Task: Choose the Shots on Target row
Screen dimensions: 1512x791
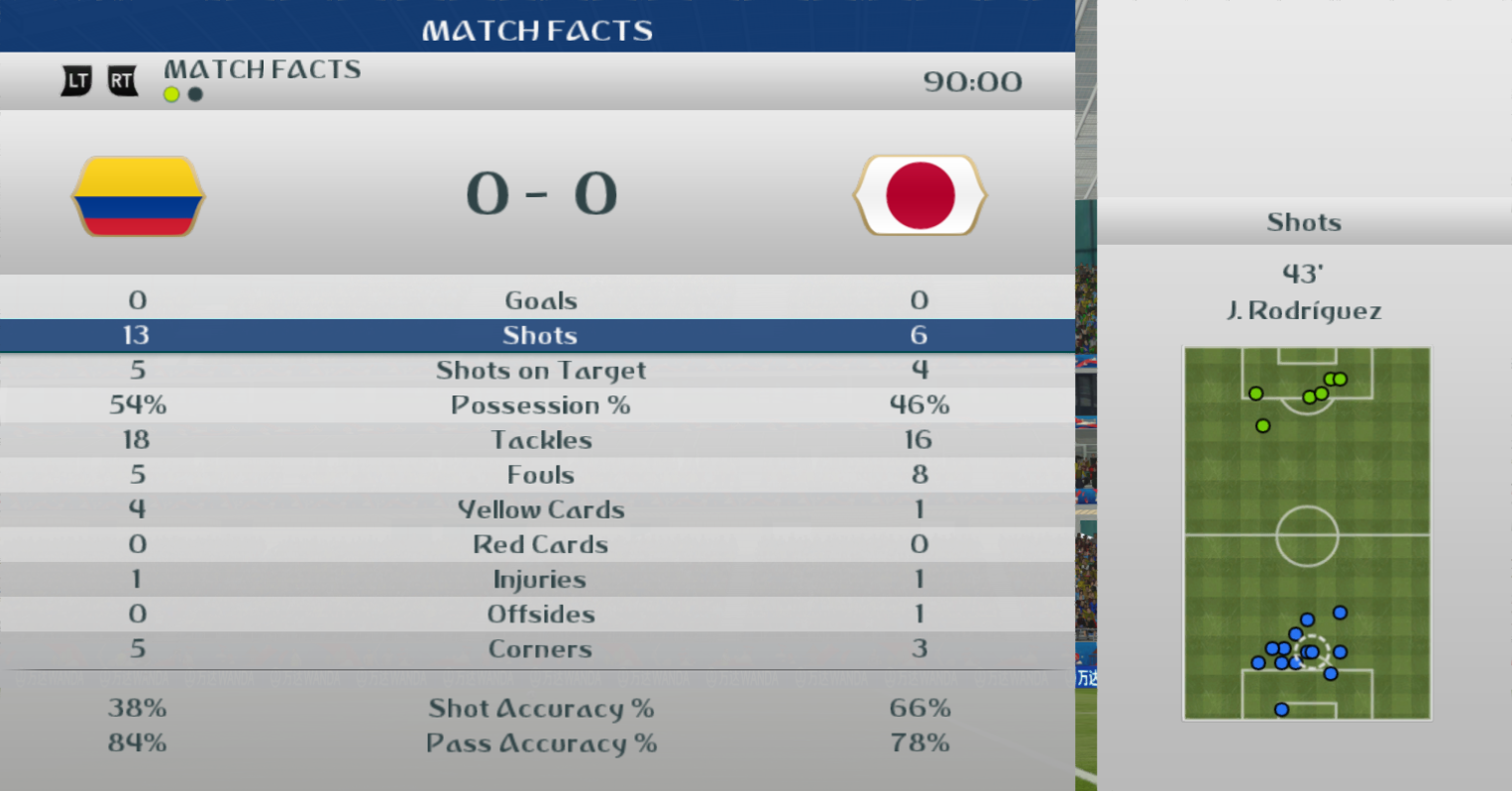Action: click(540, 370)
